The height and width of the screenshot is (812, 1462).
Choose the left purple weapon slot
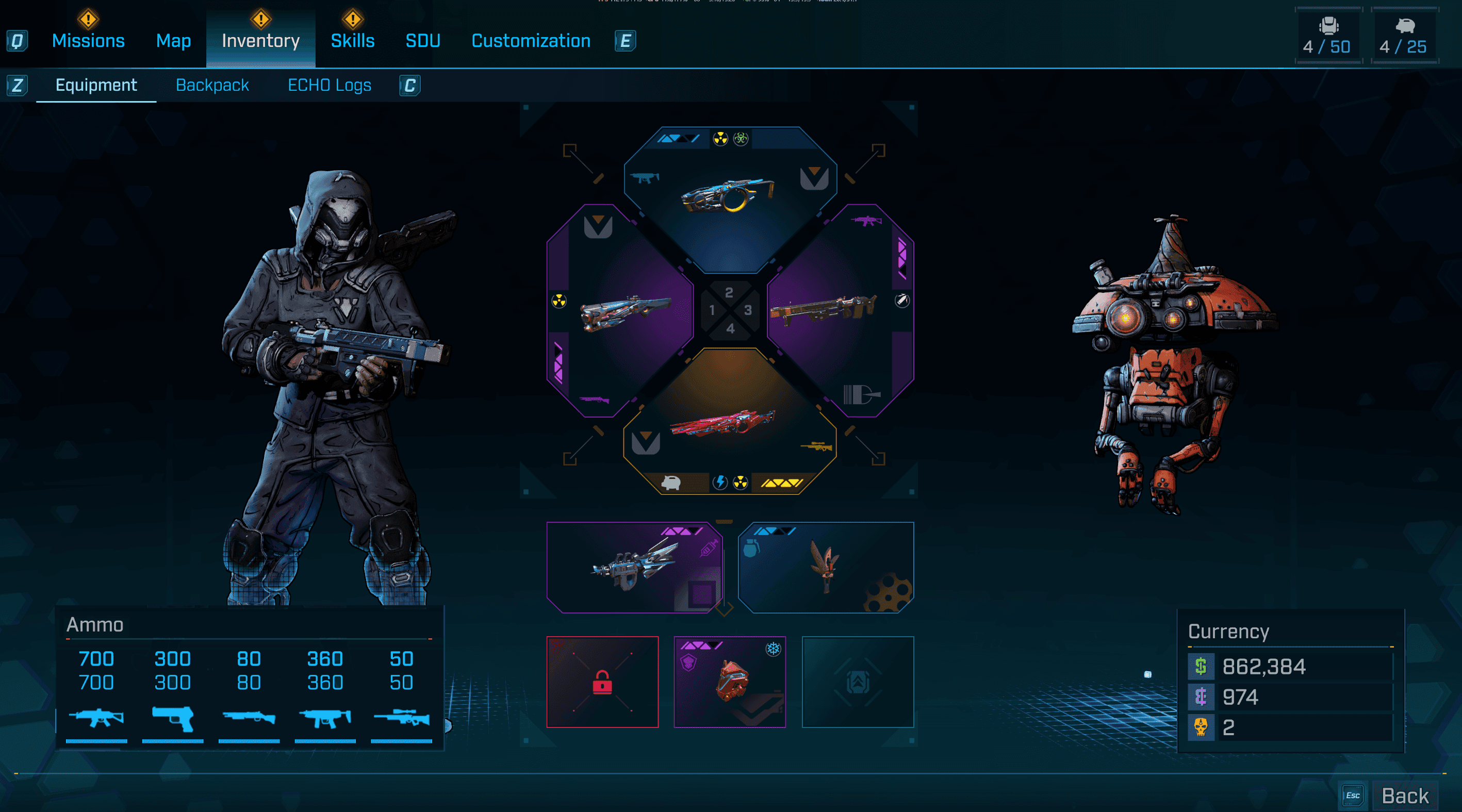pyautogui.click(x=621, y=311)
